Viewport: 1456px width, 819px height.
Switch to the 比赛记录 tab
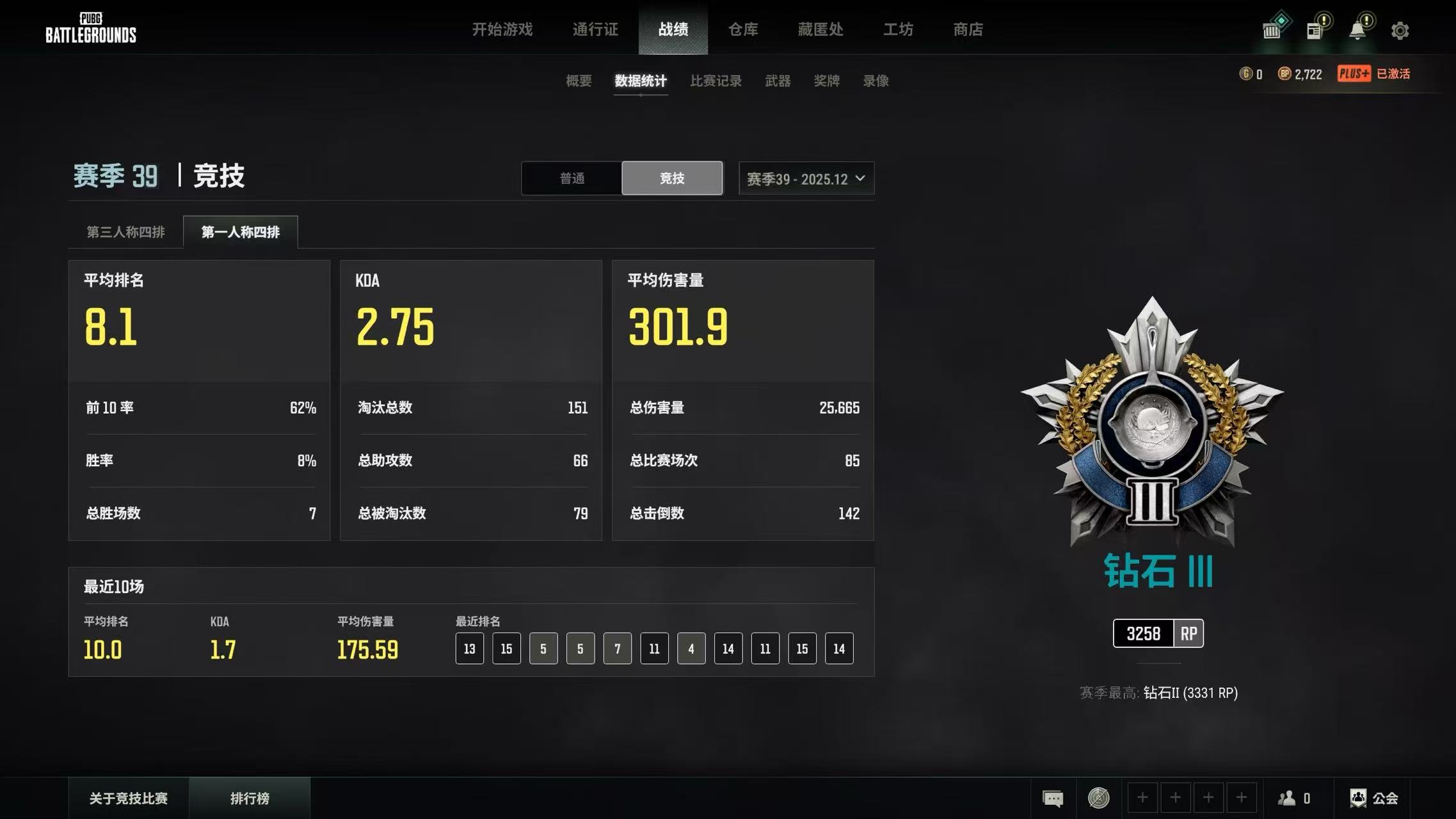pos(716,80)
